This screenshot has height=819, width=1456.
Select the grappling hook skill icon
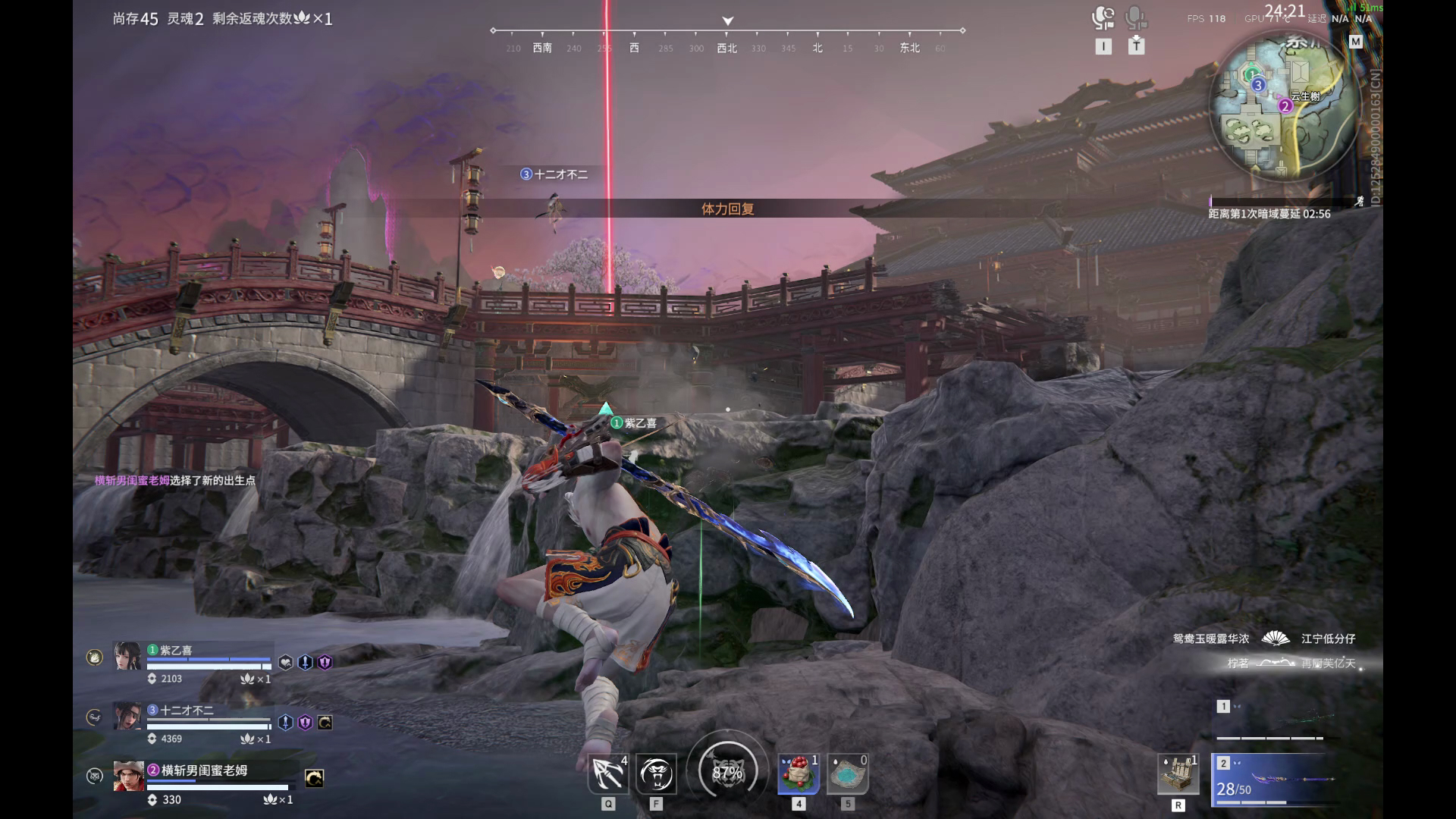click(608, 773)
